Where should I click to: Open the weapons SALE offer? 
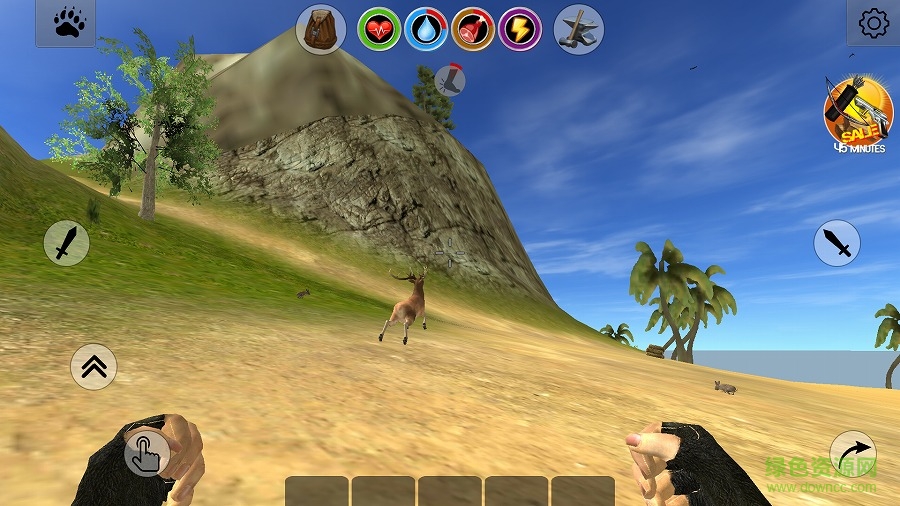[x=857, y=113]
